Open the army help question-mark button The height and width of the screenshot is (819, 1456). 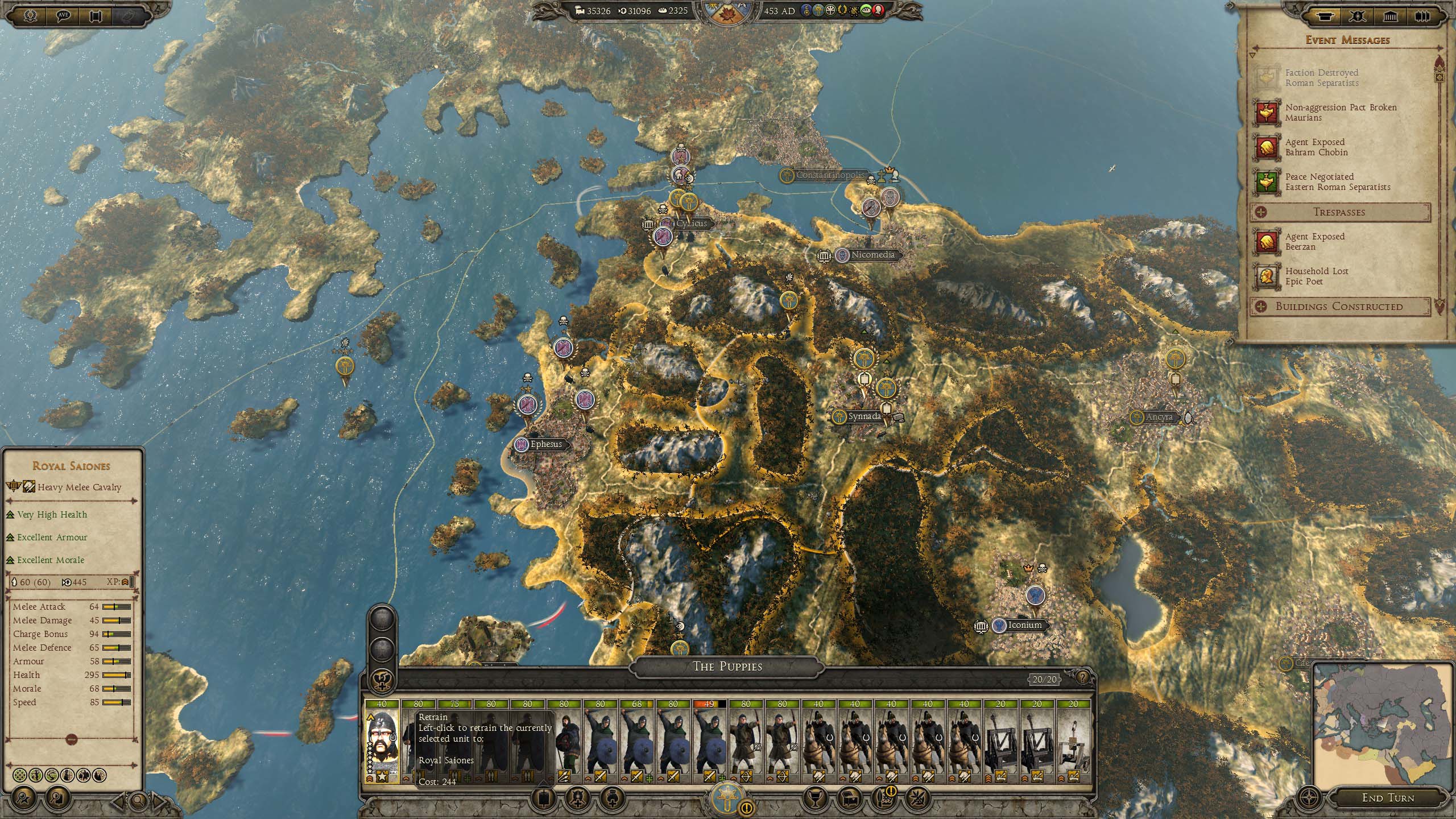pos(1082,677)
